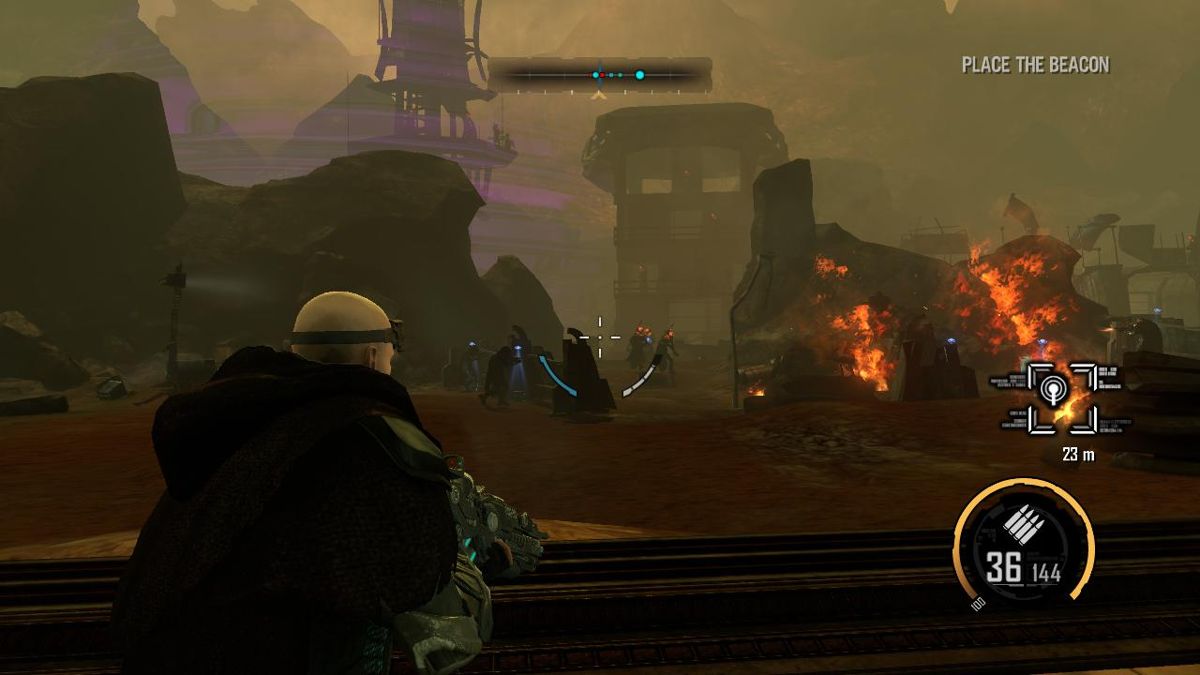Click the compass radar bar
Viewport: 1200px width, 675px height.
tap(600, 75)
